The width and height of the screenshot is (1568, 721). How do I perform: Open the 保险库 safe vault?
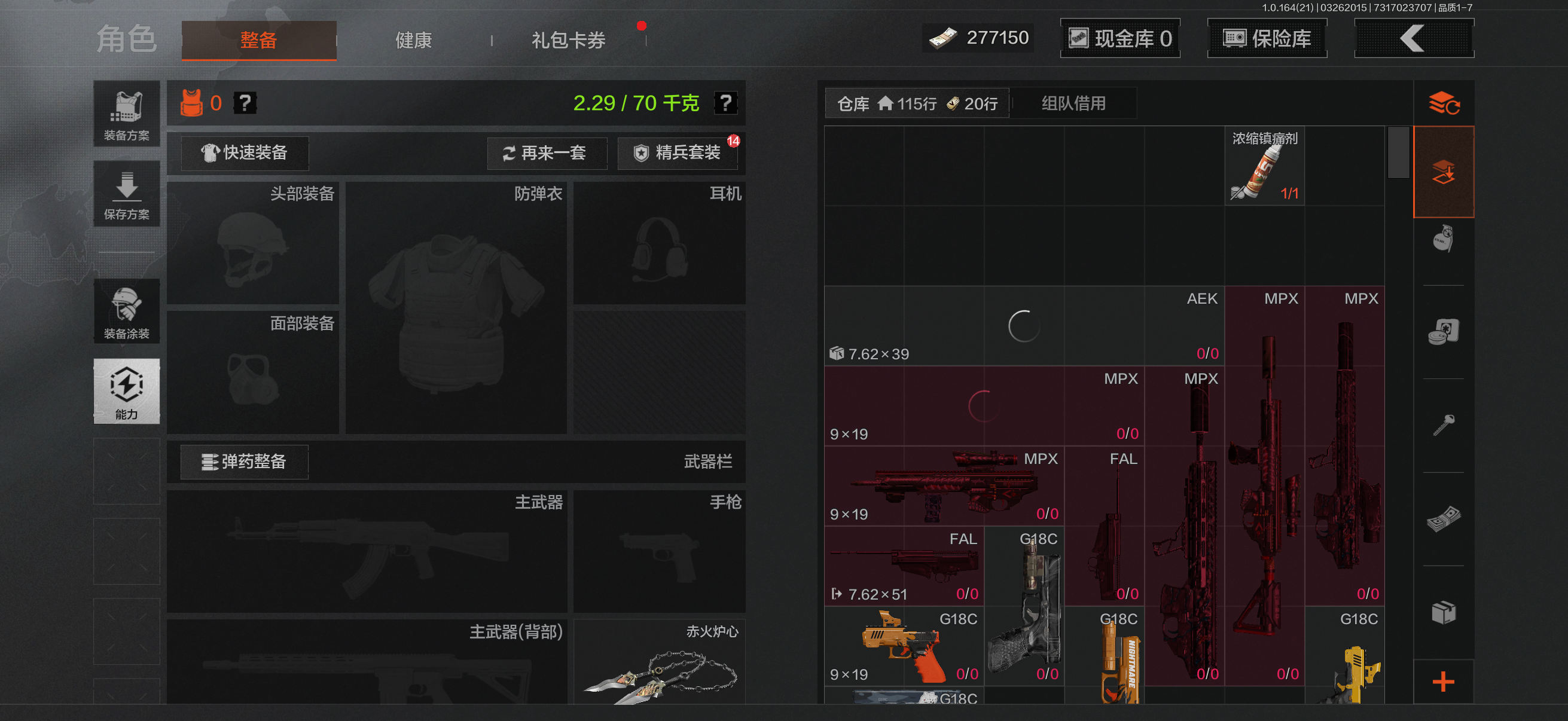click(x=1267, y=38)
